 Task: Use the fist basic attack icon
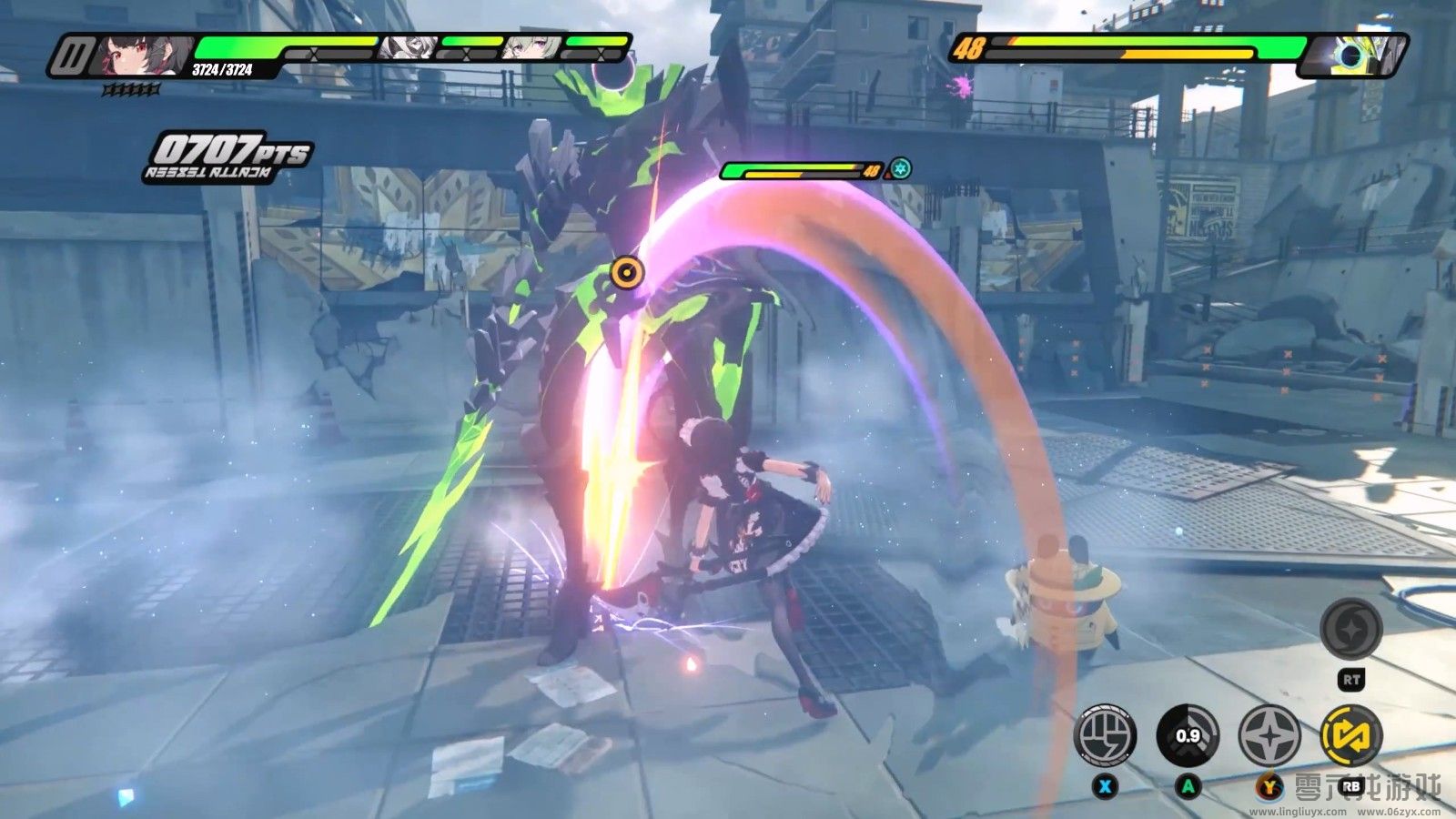pos(1105,735)
